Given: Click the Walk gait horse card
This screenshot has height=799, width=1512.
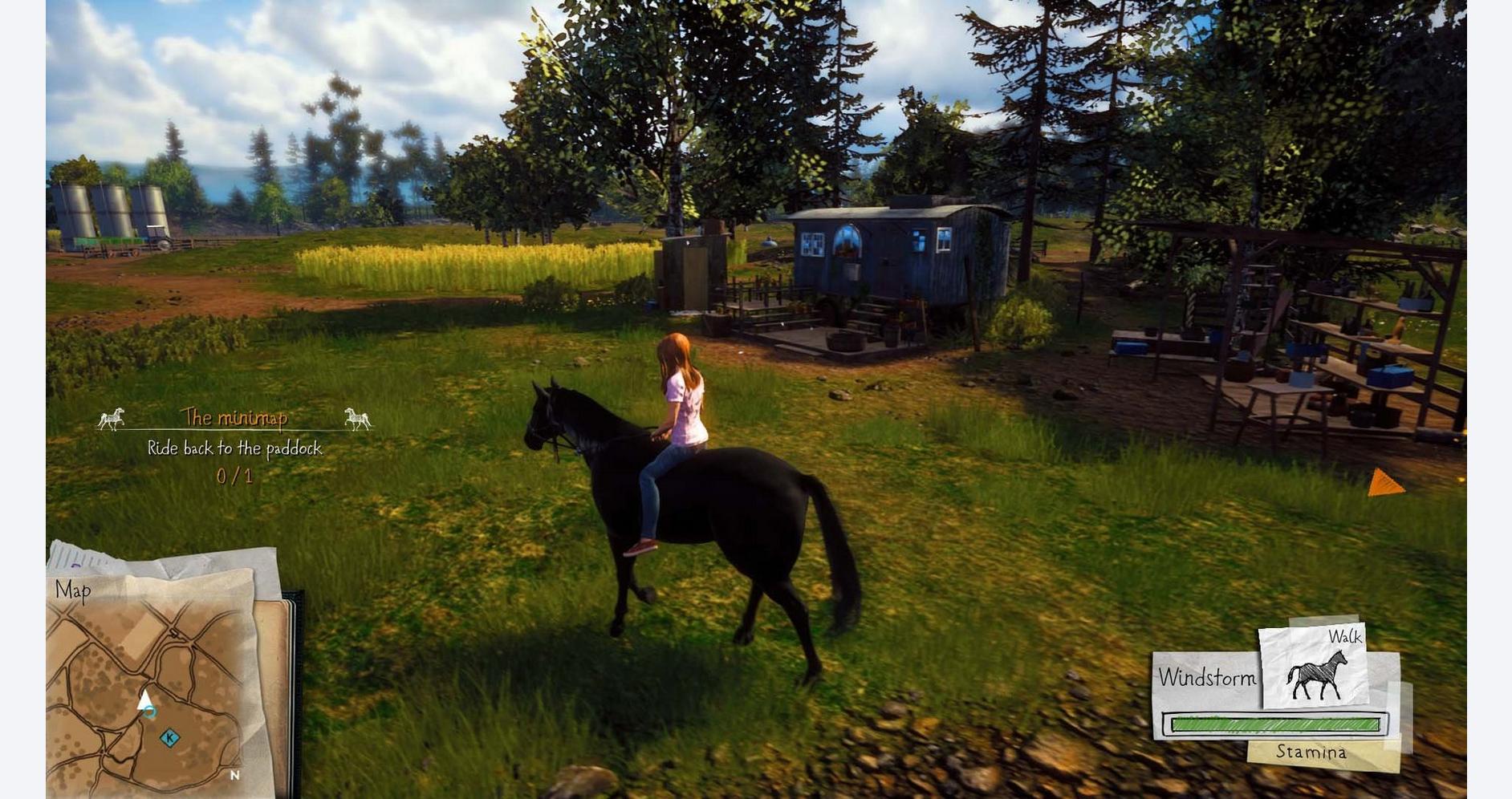Looking at the screenshot, I should [x=1314, y=666].
